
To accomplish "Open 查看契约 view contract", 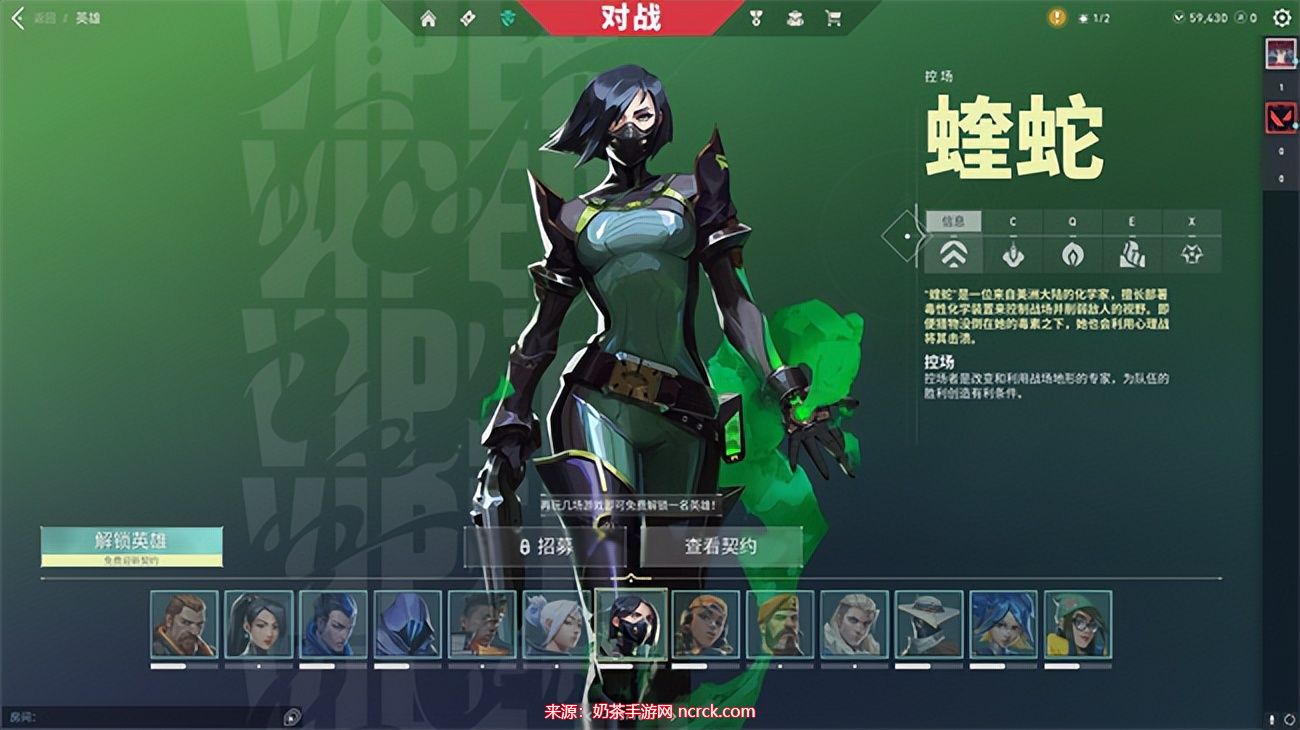I will 721,547.
